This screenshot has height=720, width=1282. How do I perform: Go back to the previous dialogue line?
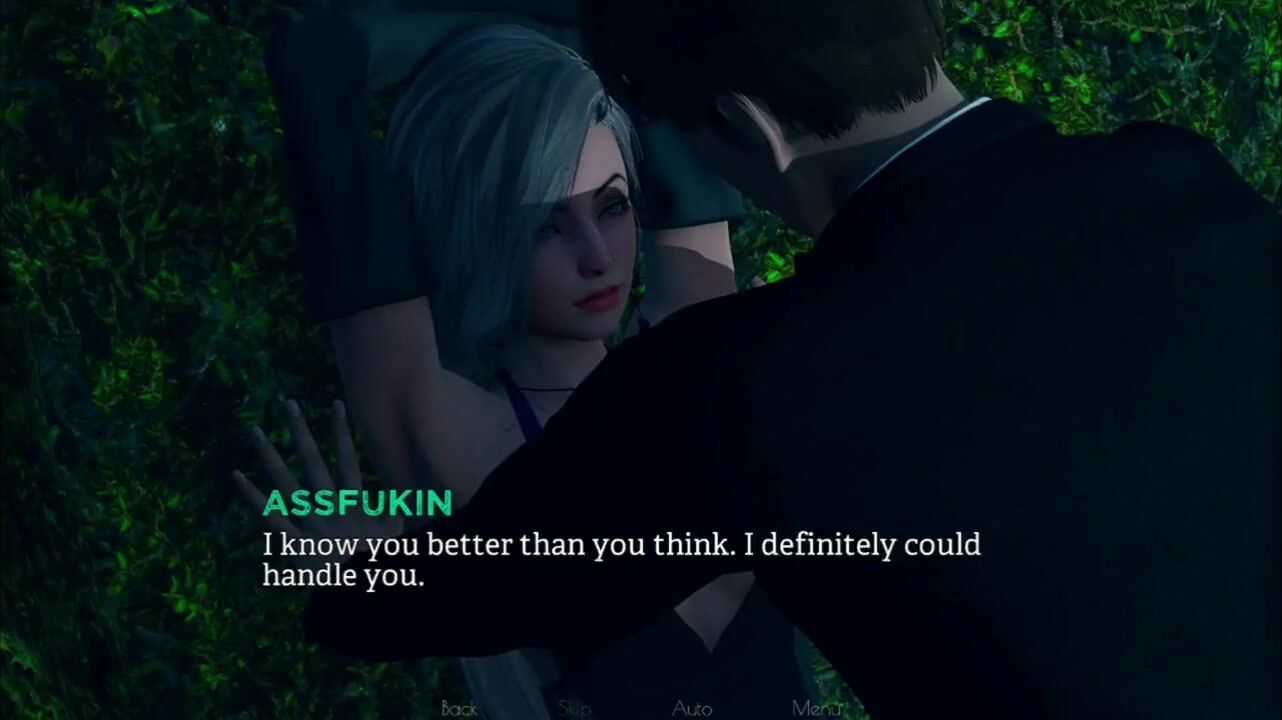[x=459, y=708]
